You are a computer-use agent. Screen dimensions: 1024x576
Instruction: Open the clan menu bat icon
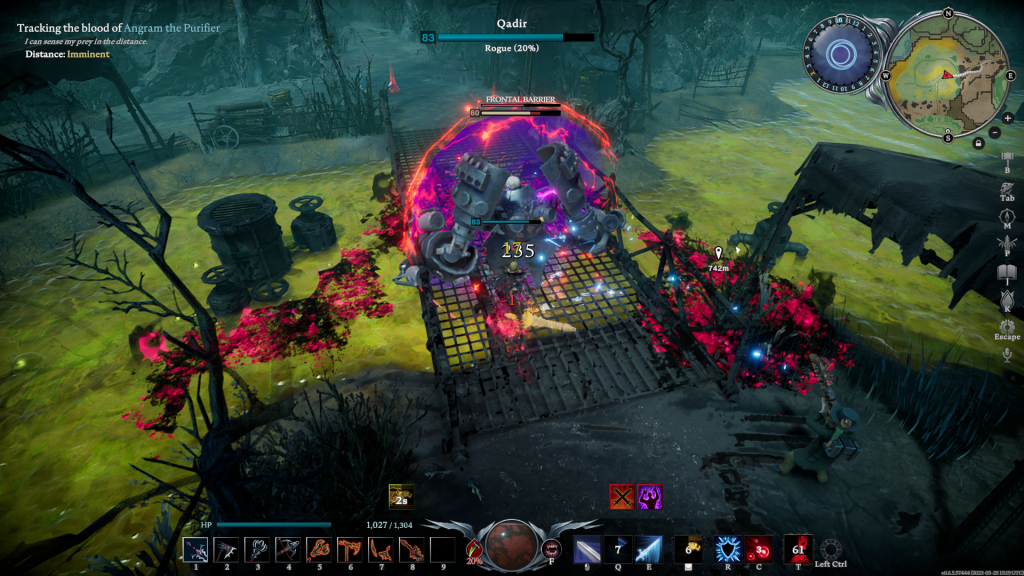[x=1007, y=243]
